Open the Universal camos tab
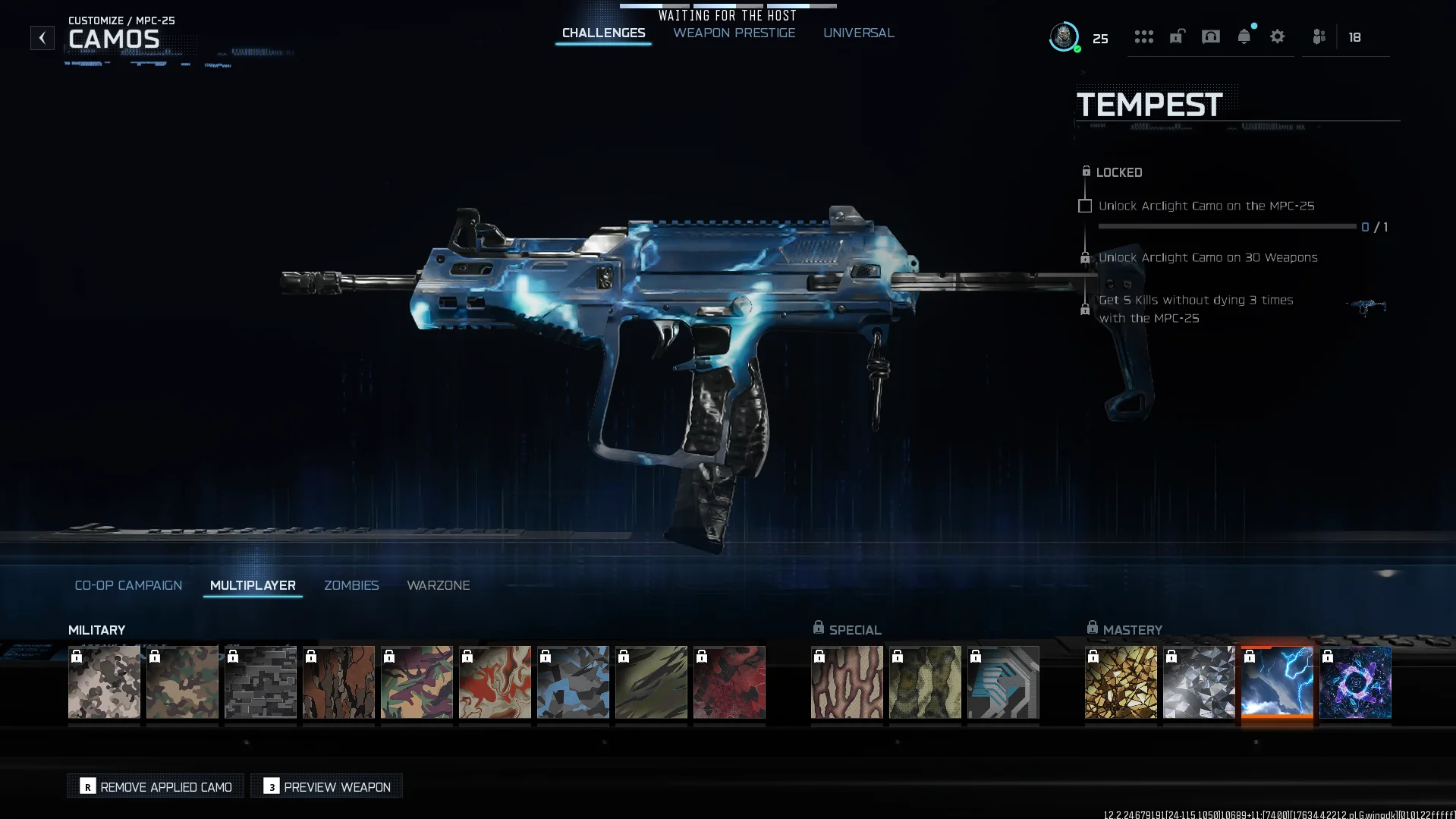1456x819 pixels. [858, 33]
